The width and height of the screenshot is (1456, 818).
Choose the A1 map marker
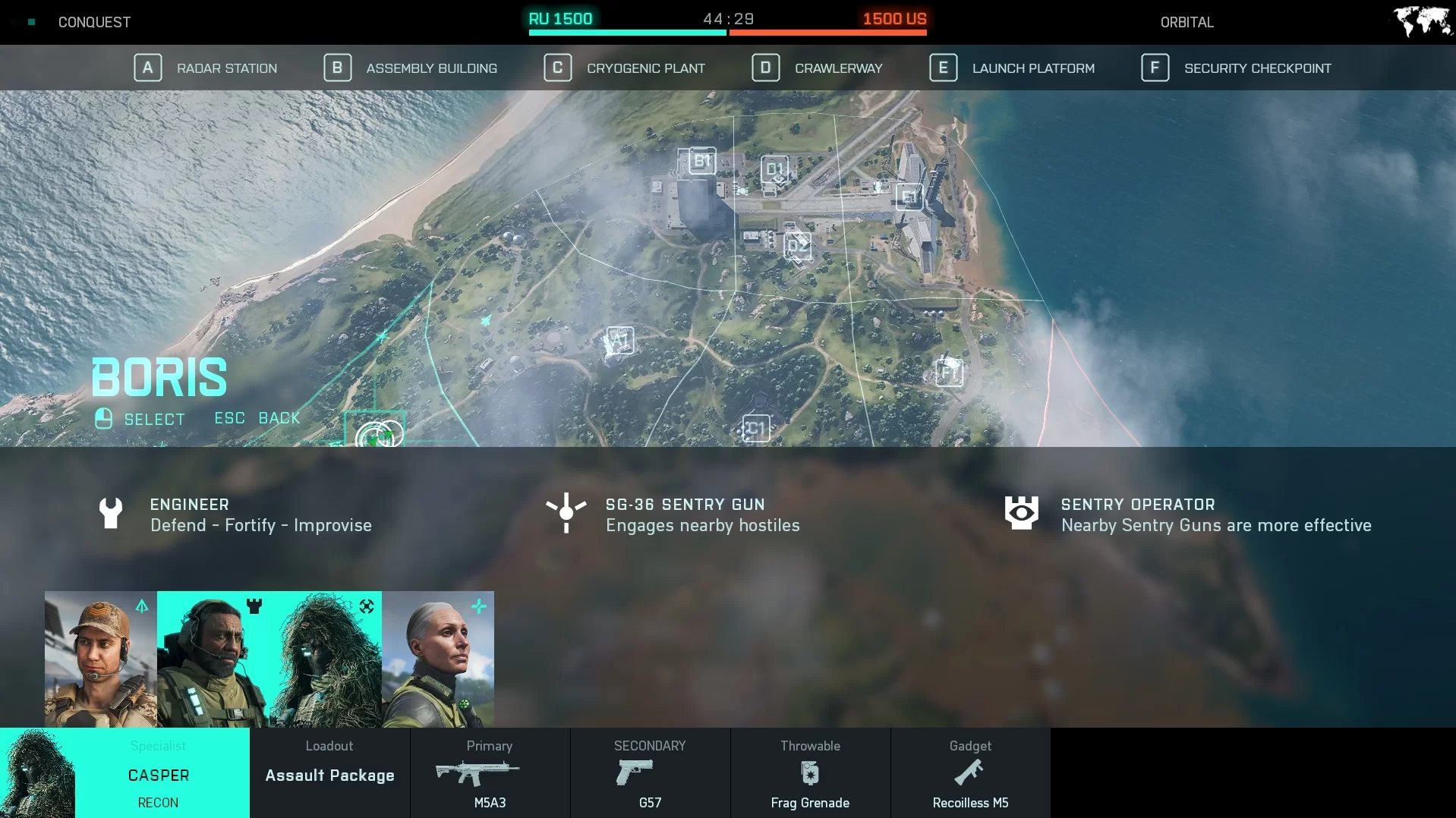[619, 340]
